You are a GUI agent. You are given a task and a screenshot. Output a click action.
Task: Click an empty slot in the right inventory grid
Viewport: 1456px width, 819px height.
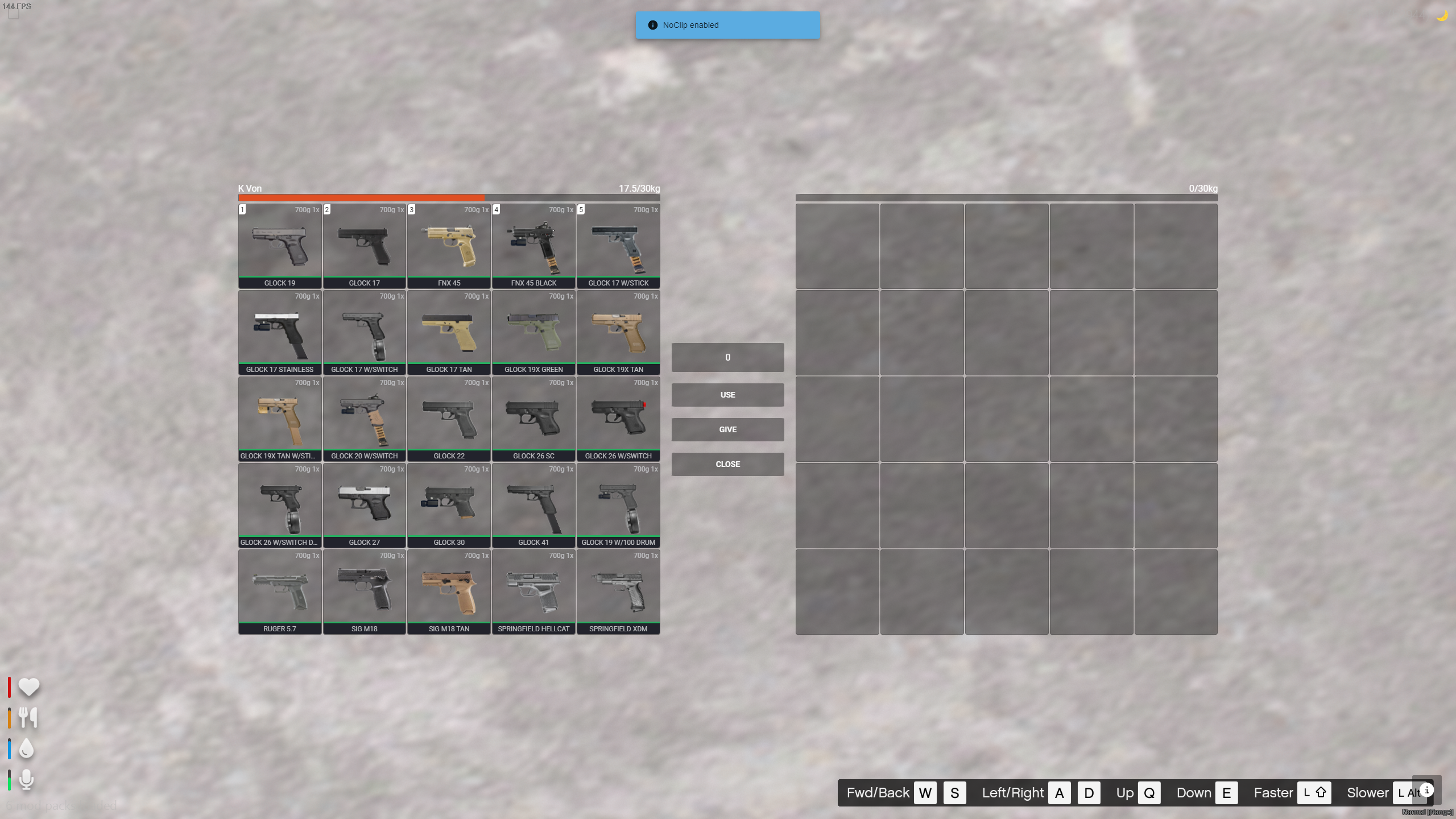coord(836,246)
